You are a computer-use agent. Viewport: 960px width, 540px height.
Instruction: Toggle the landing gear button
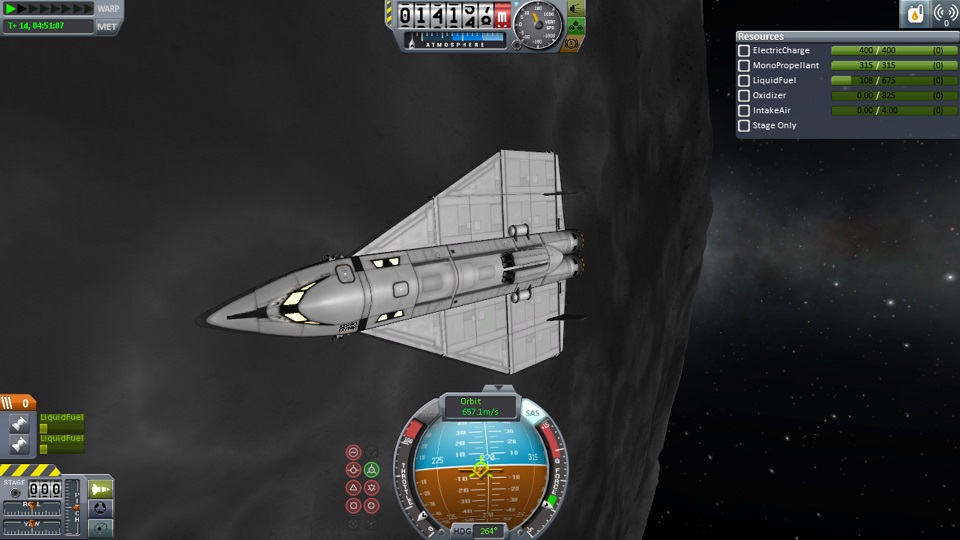pyautogui.click(x=576, y=28)
